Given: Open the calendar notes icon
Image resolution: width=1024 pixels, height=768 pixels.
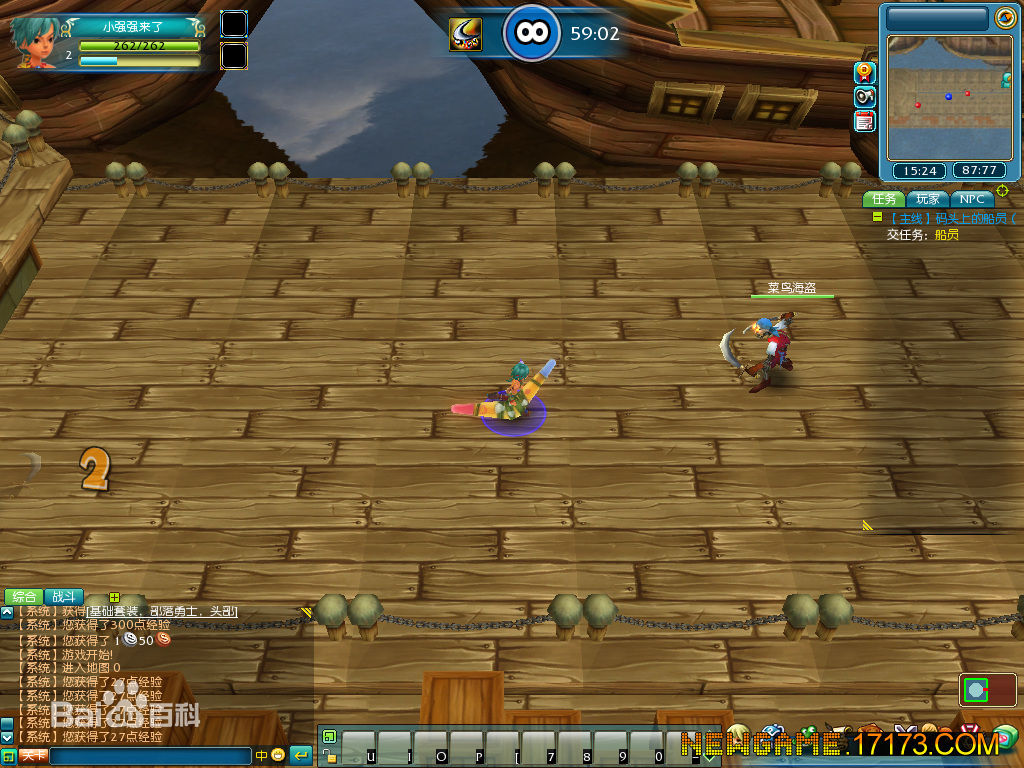Looking at the screenshot, I should [865, 121].
